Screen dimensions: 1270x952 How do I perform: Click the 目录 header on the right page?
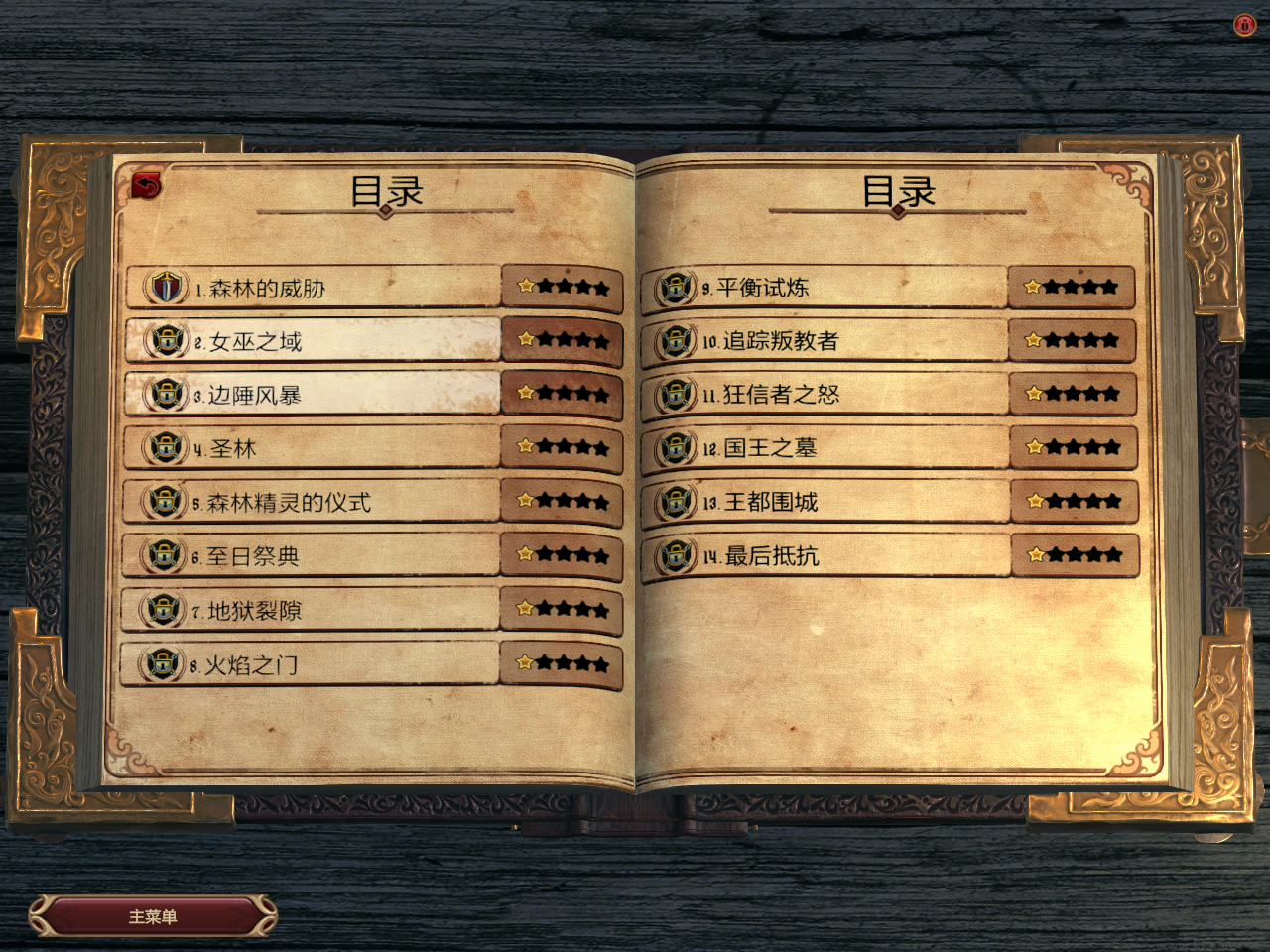pyautogui.click(x=901, y=190)
